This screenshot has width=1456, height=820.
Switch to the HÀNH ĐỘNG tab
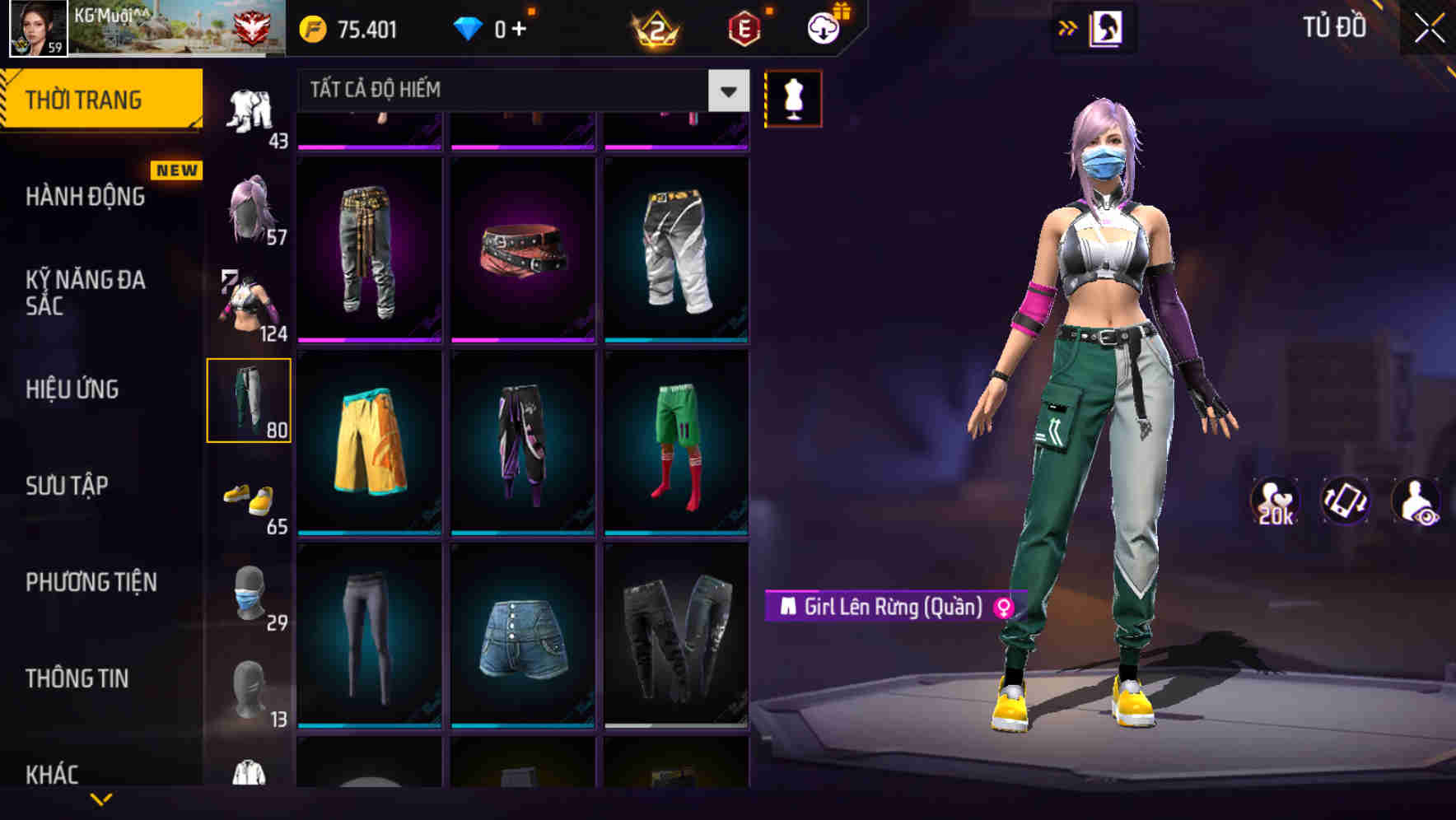(x=85, y=197)
